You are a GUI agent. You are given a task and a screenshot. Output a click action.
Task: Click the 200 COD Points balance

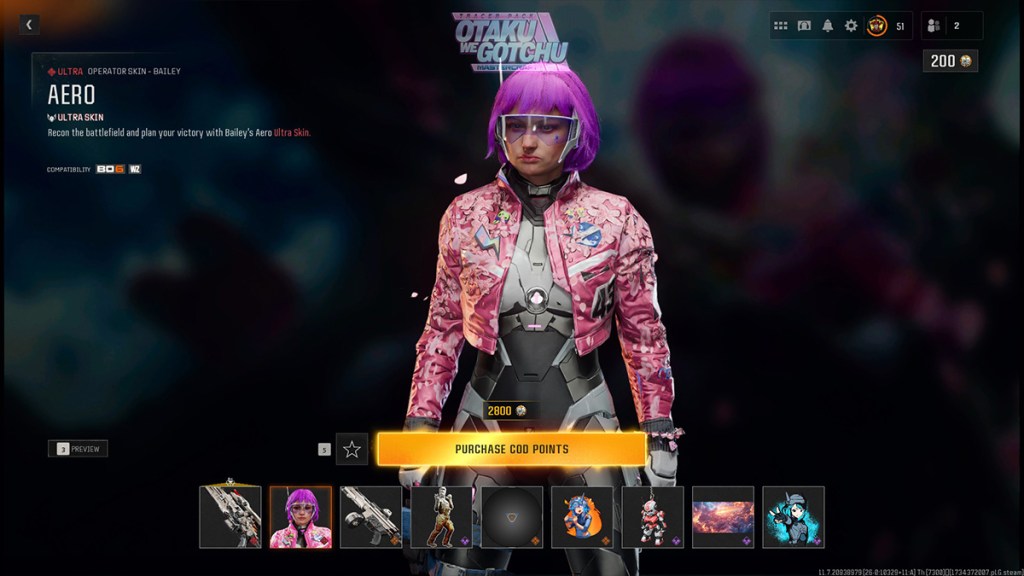pos(950,61)
